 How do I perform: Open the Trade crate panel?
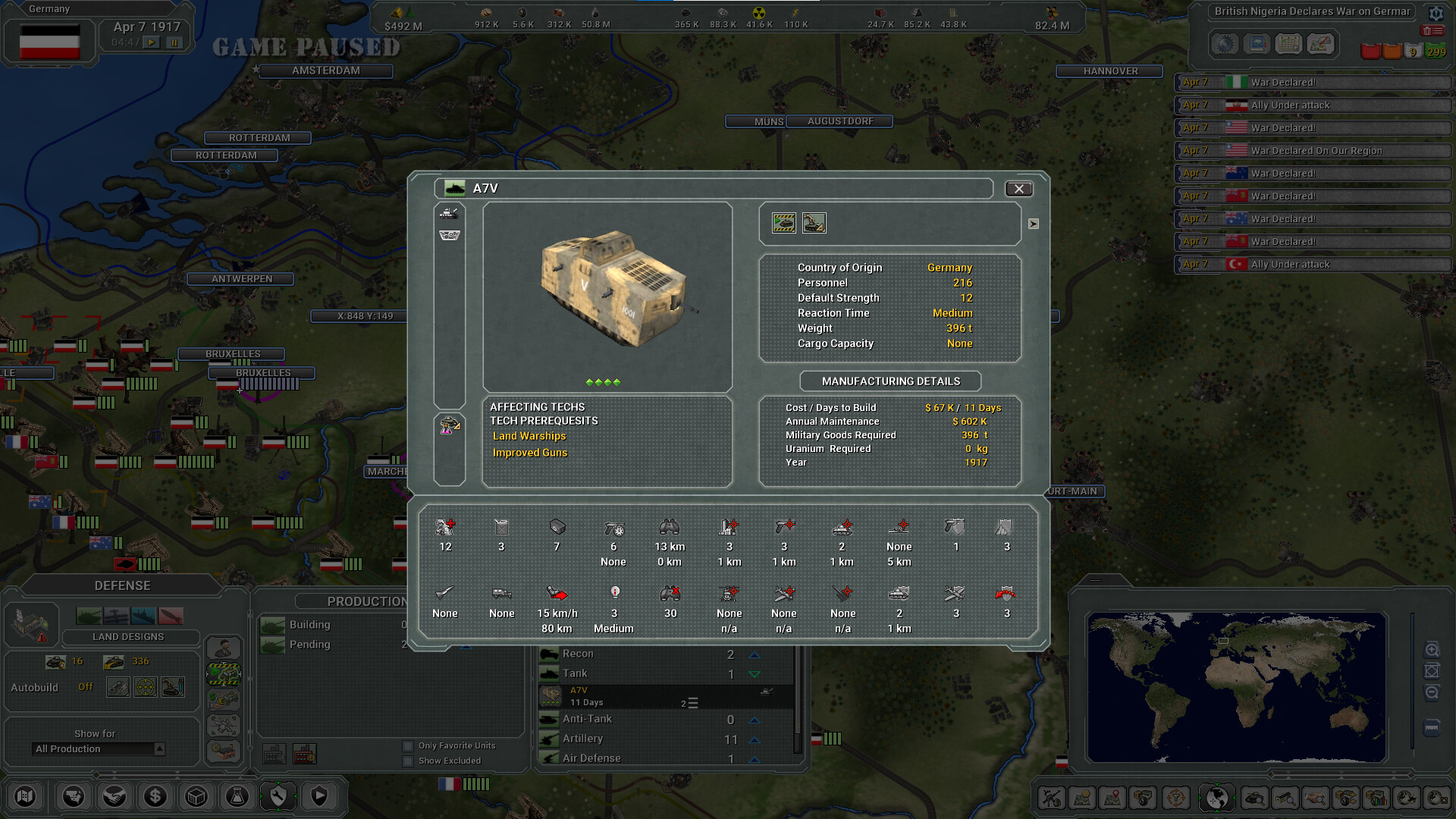click(x=196, y=796)
